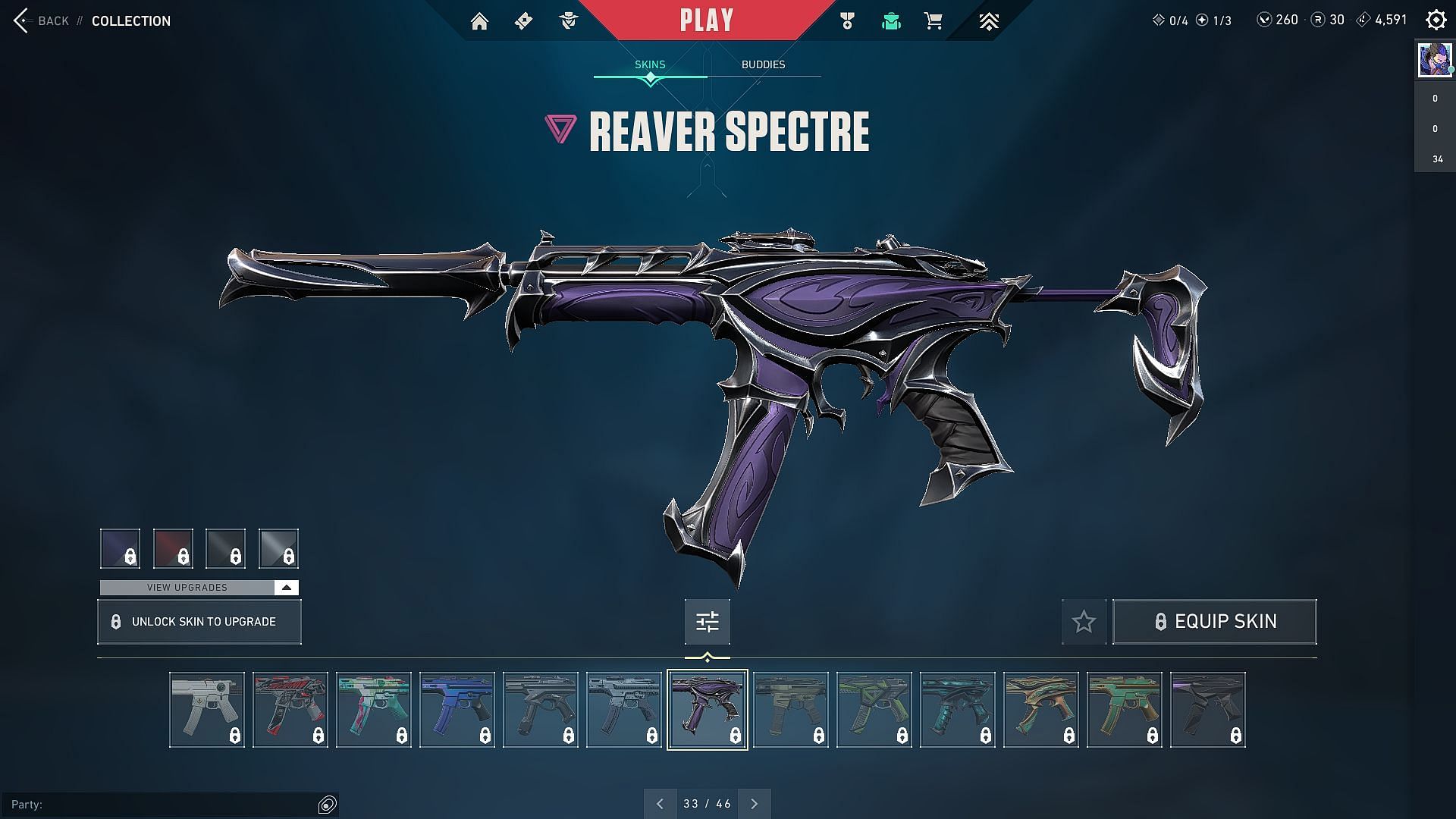The width and height of the screenshot is (1456, 819).
Task: Choose the red variant color swatch
Action: pos(173,548)
